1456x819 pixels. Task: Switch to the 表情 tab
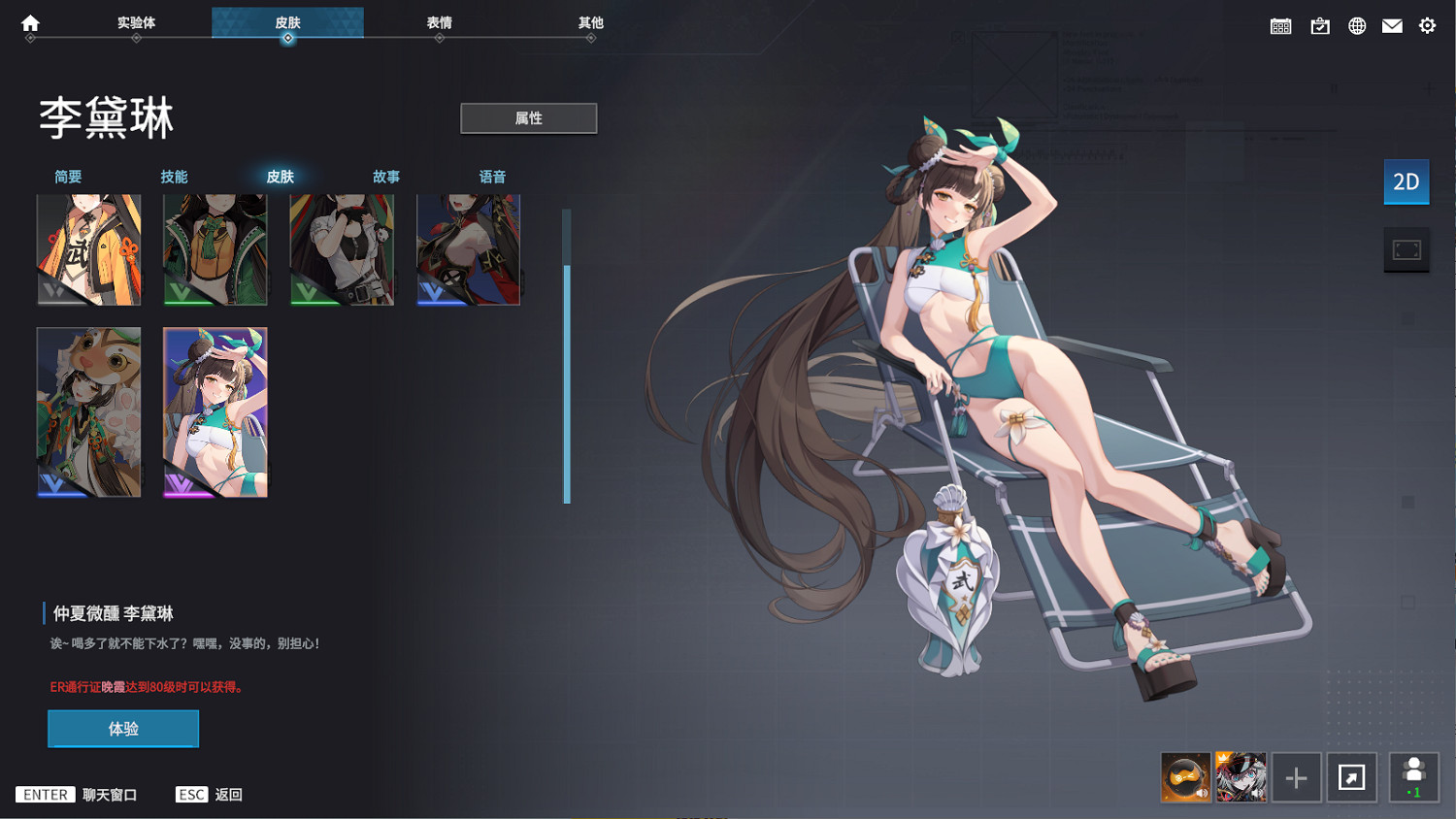tap(439, 23)
